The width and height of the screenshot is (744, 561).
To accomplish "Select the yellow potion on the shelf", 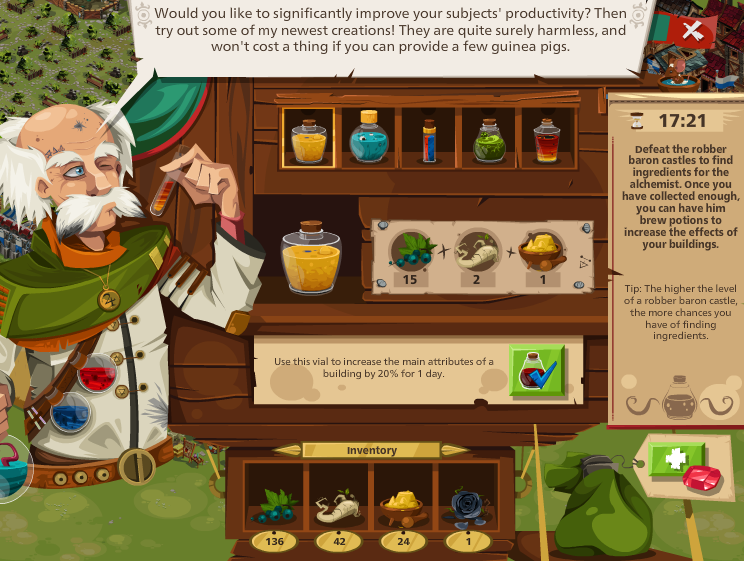I will 308,137.
